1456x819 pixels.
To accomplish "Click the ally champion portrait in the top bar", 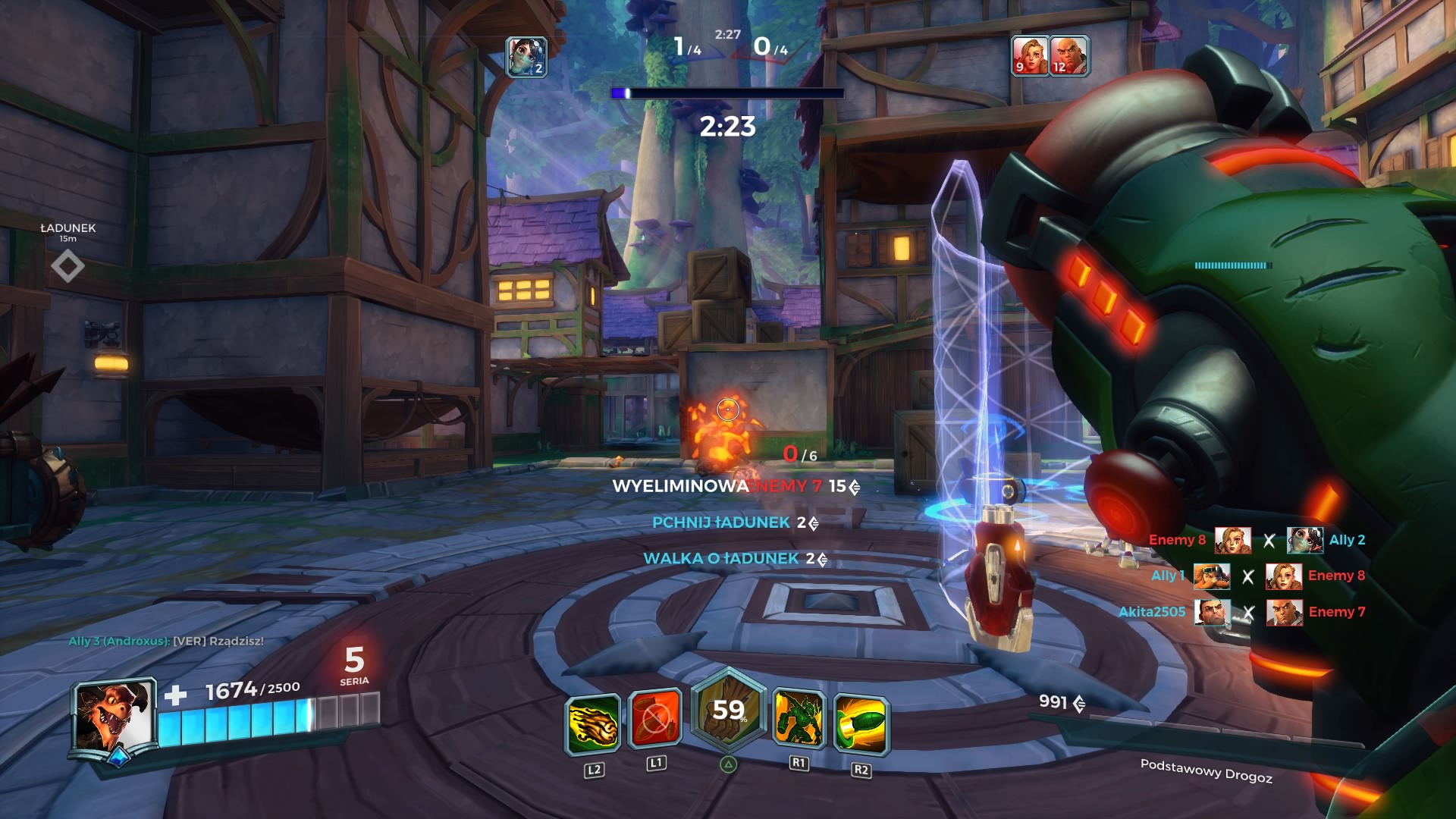I will (526, 56).
